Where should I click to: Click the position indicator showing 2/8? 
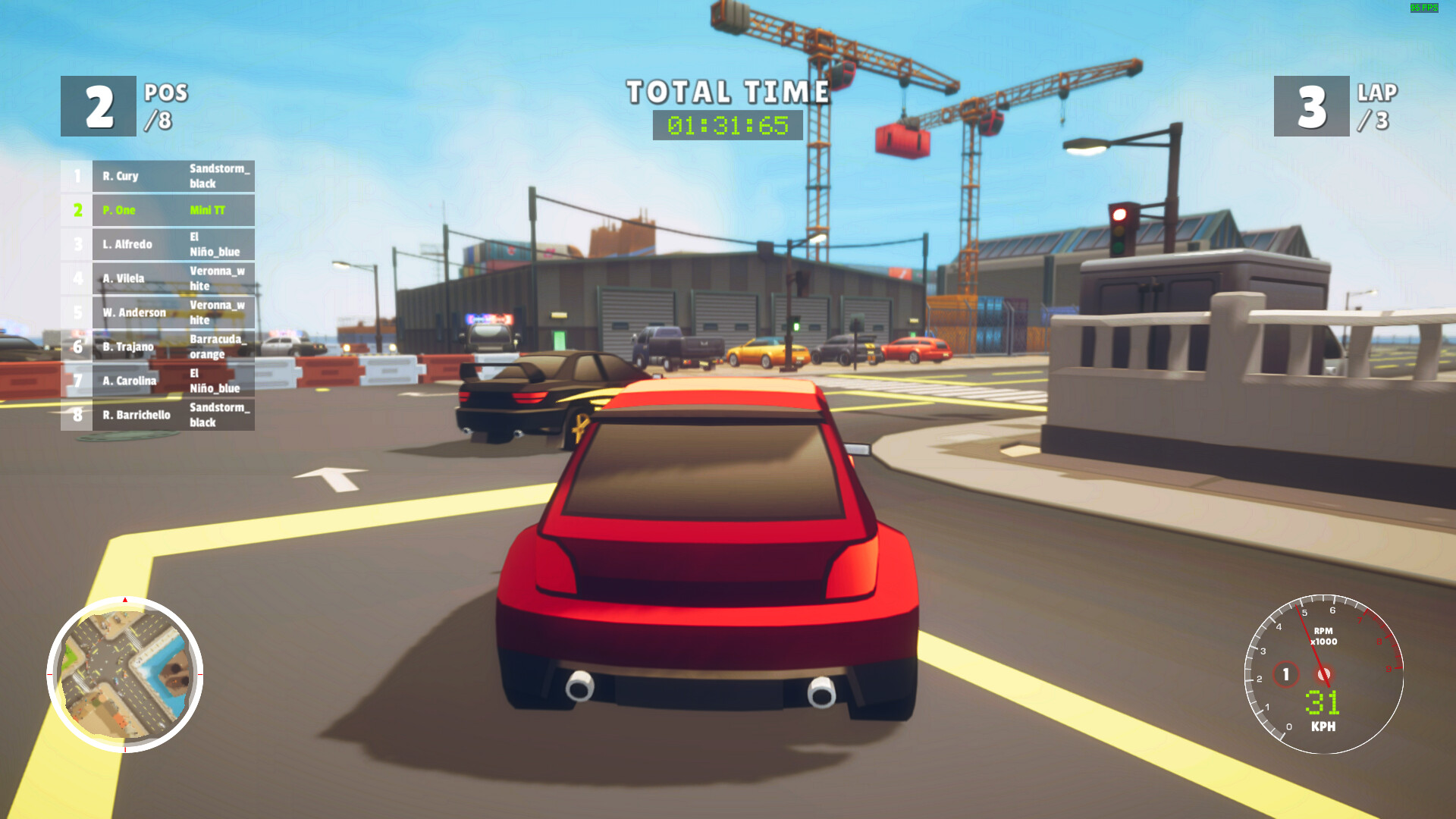(97, 106)
